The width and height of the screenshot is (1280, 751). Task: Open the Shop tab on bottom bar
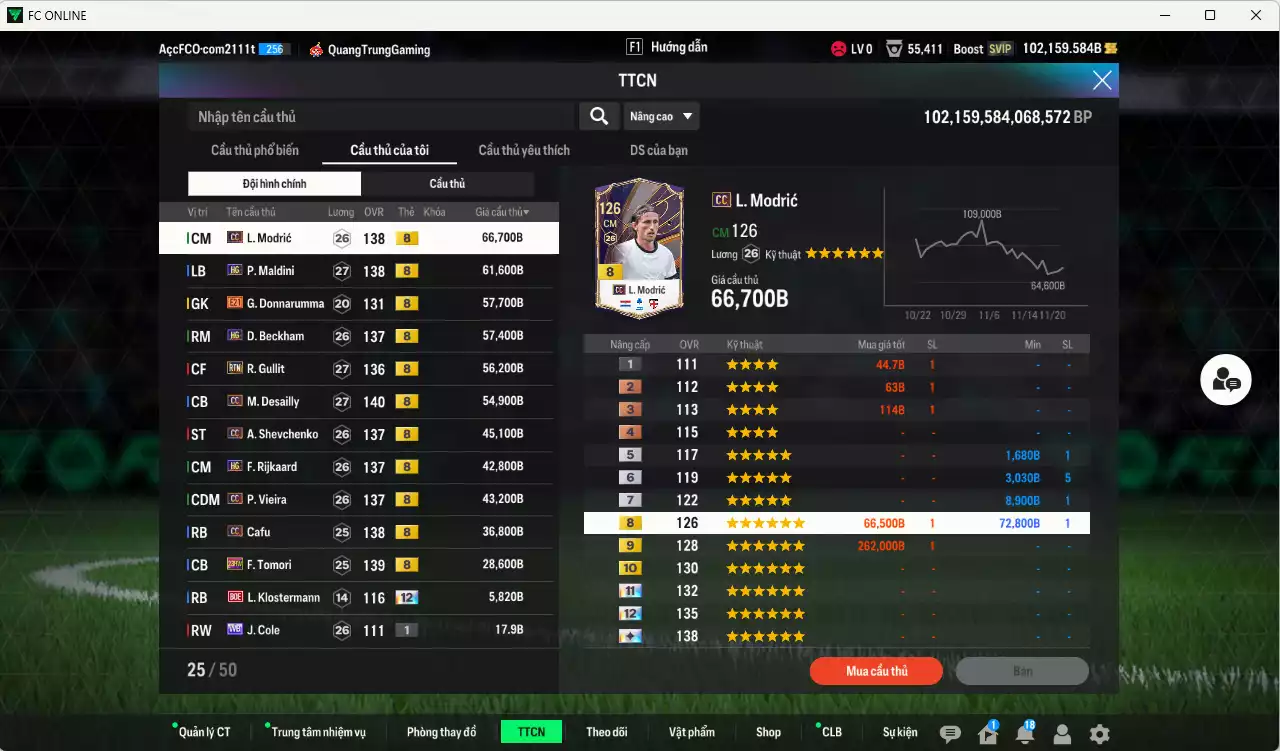coord(768,731)
